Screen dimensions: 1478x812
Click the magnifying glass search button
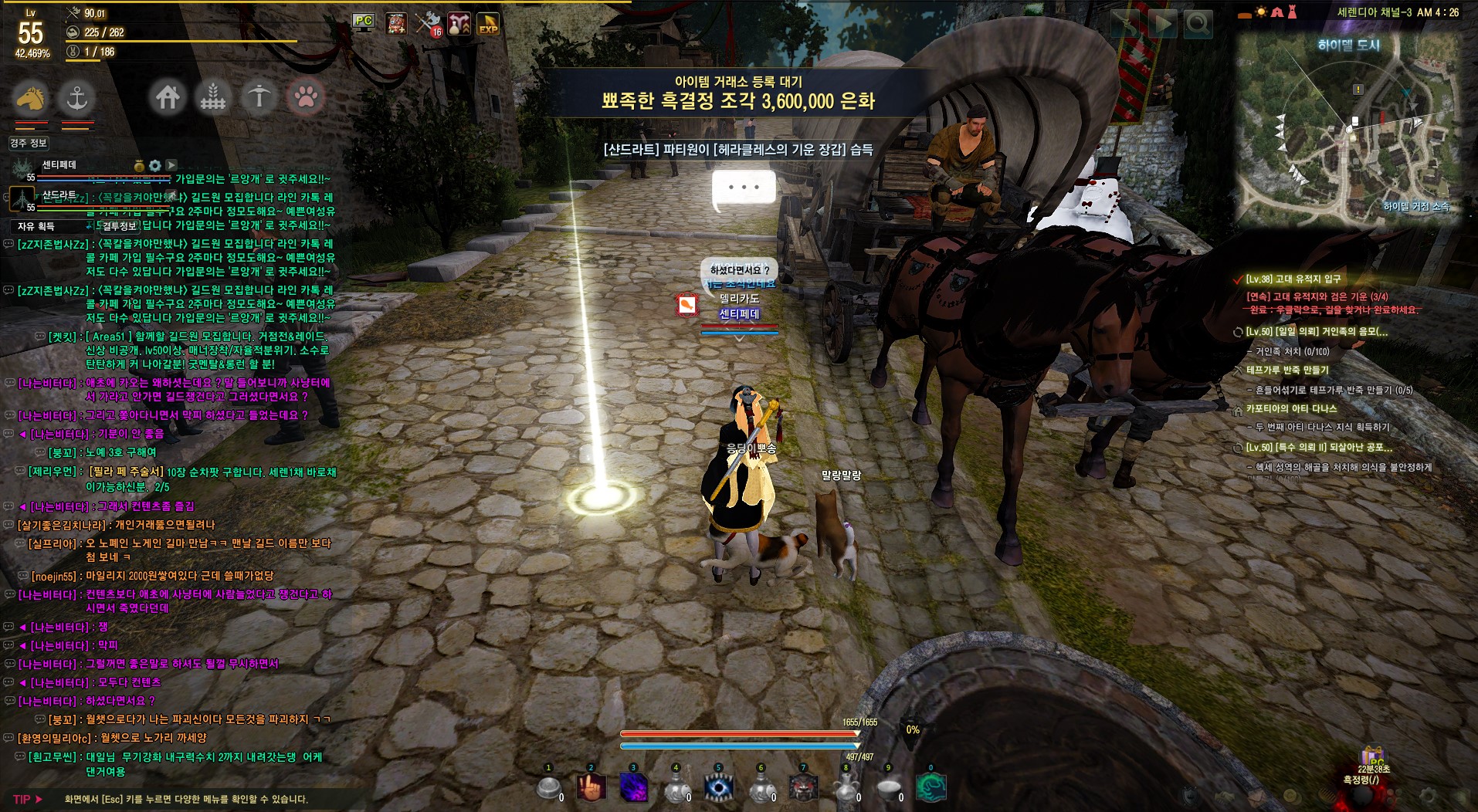[x=1198, y=24]
